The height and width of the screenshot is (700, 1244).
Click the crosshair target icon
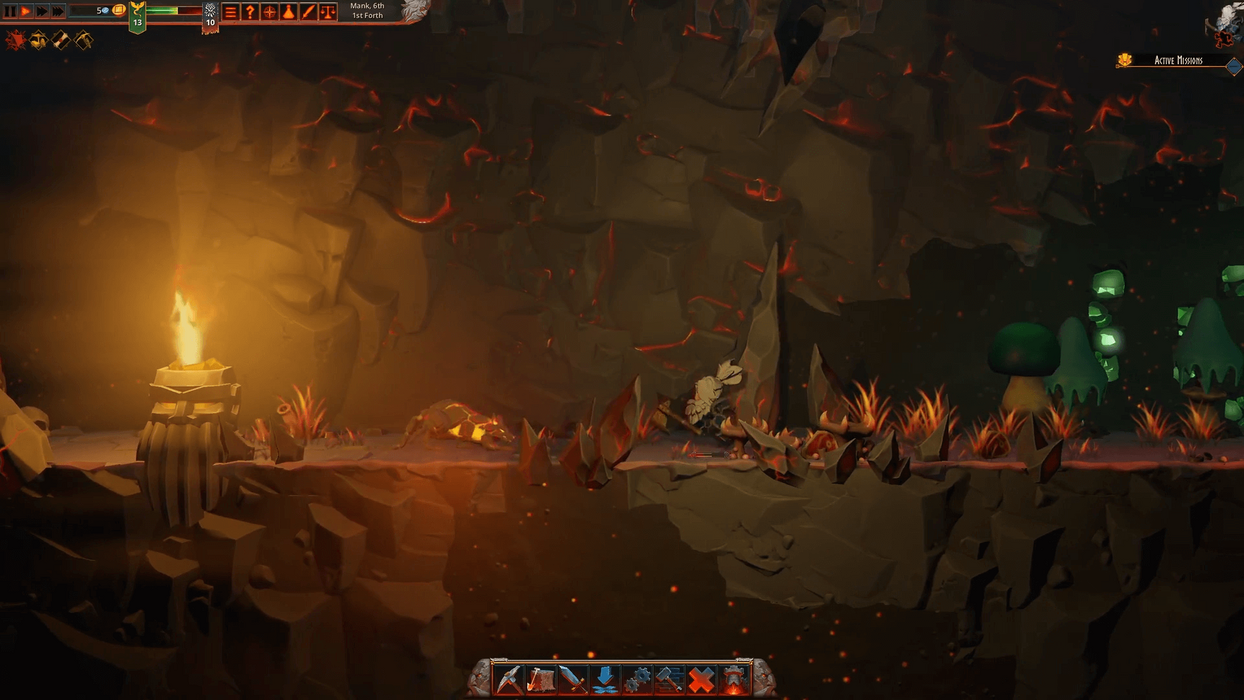coord(269,12)
